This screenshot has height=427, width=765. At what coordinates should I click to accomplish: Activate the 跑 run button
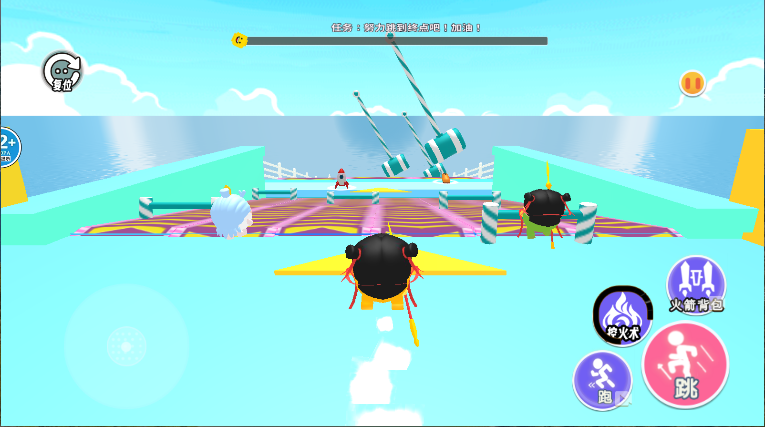coord(602,380)
